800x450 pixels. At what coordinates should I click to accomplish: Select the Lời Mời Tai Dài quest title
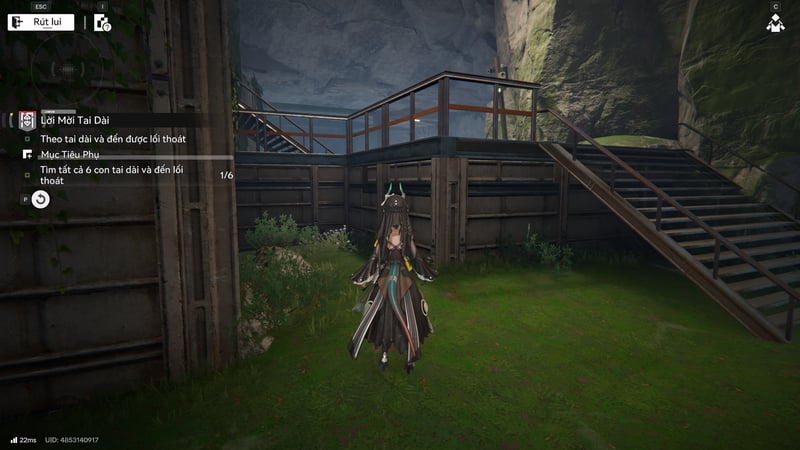pos(76,120)
